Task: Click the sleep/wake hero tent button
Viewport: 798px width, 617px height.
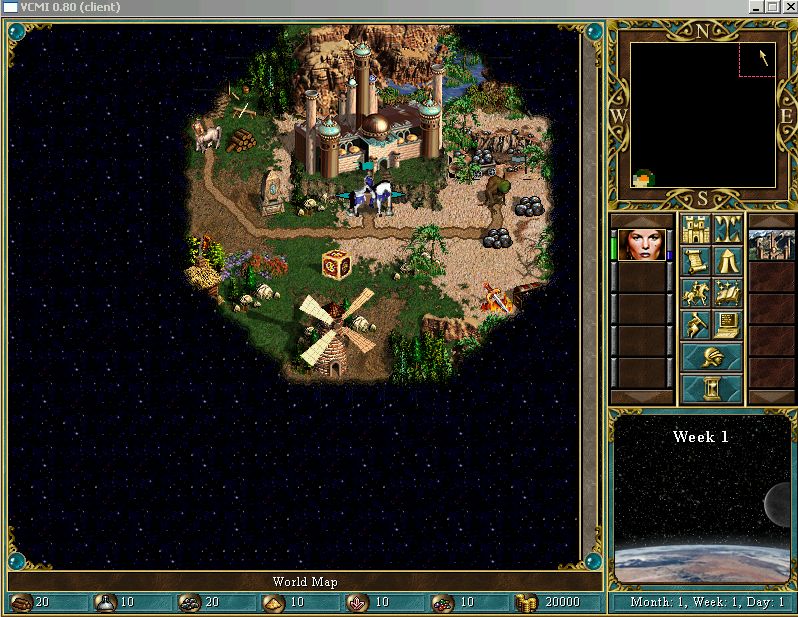Action: pos(727,262)
